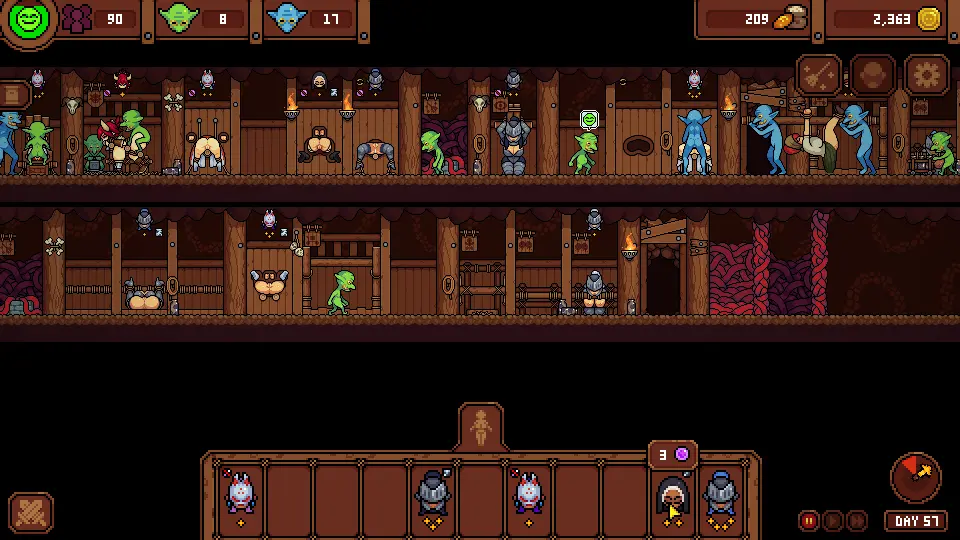The height and width of the screenshot is (540, 960).
Task: Click the round brown button beside the gear
Action: click(x=872, y=76)
